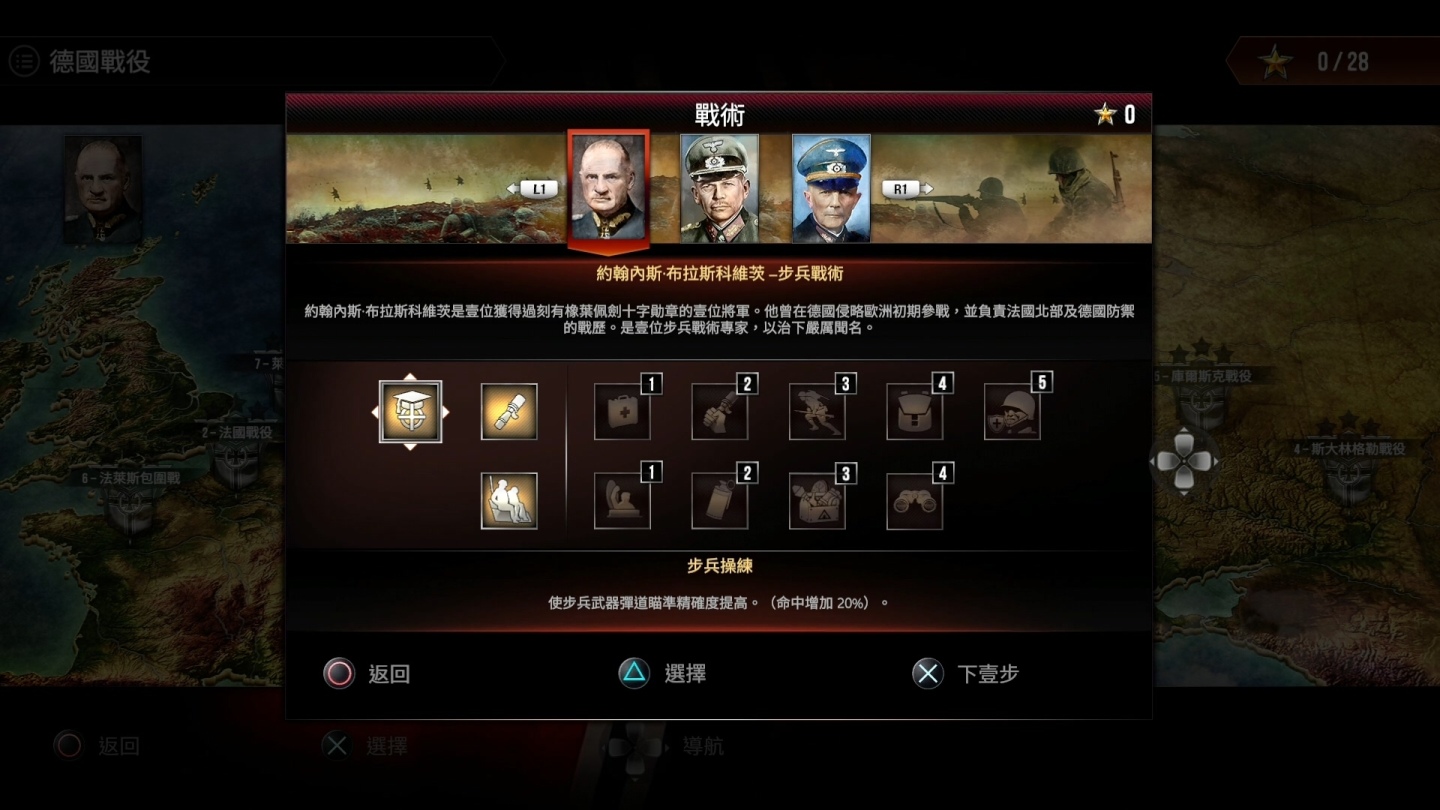The image size is (1440, 810).
Task: Select the graduation cap infantry training skill
Action: (410, 410)
